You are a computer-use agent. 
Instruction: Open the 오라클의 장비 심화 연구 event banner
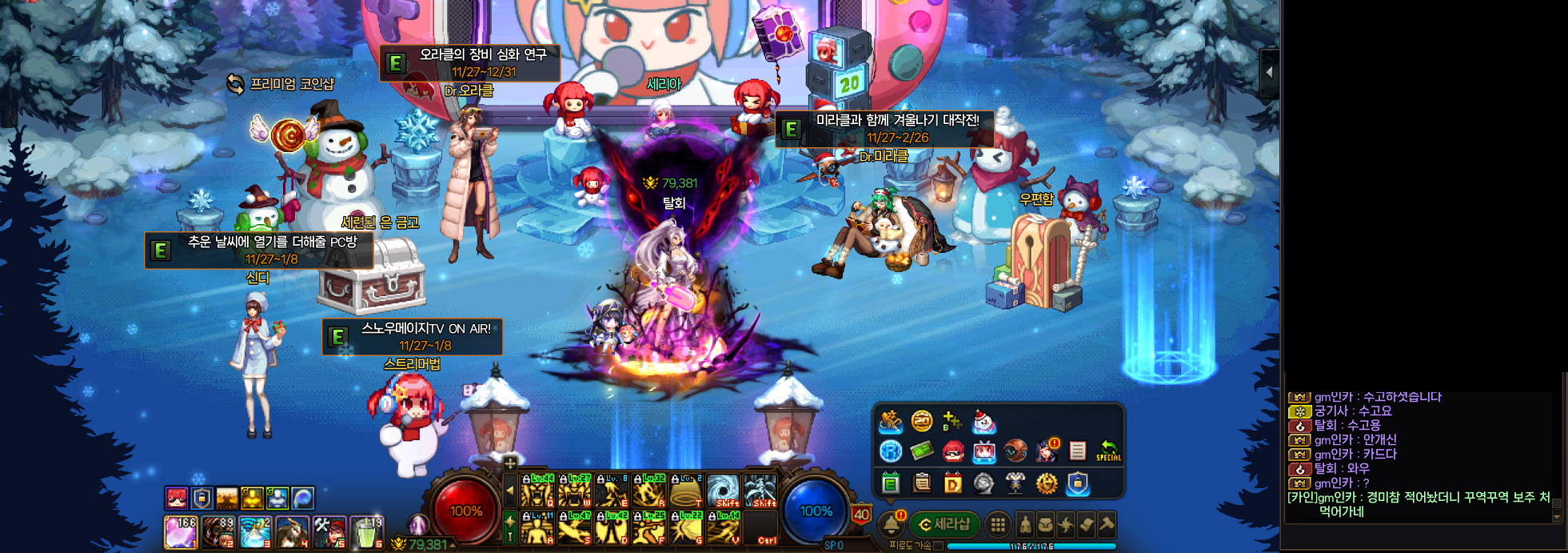tap(470, 62)
